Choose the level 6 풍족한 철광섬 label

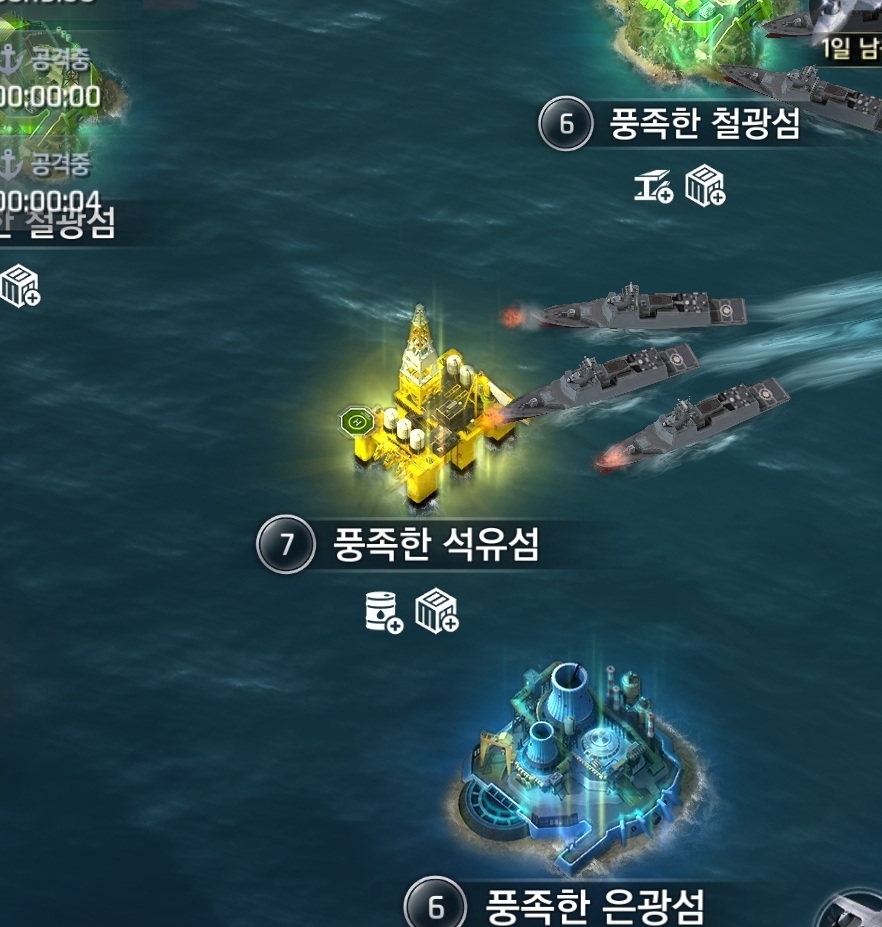click(x=704, y=125)
